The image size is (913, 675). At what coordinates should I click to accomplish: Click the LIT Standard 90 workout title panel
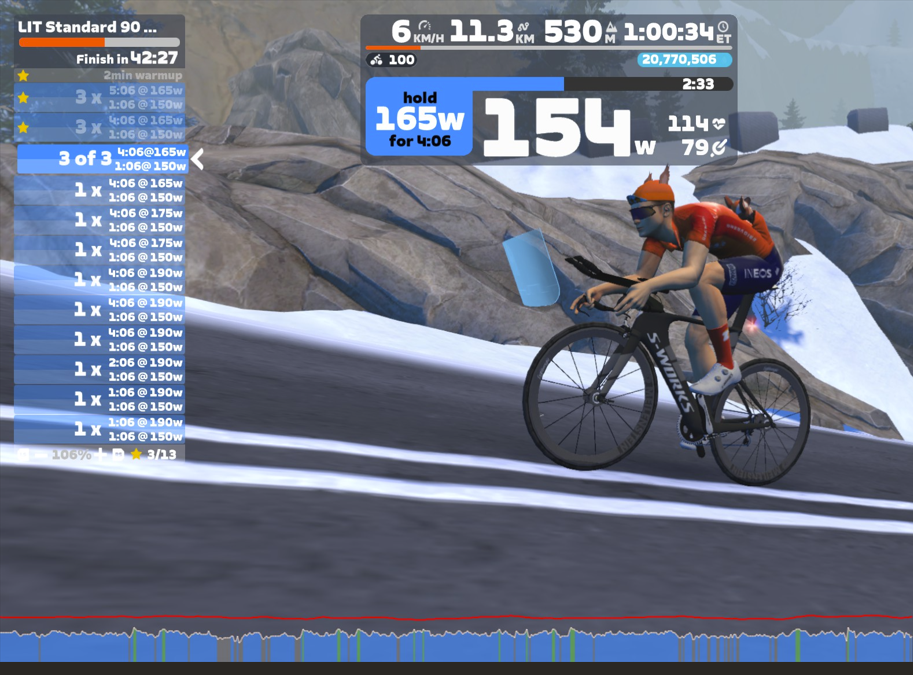point(99,28)
